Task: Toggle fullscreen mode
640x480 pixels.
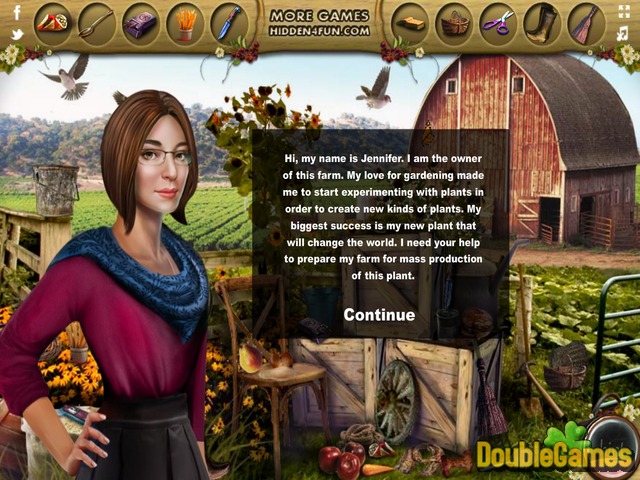Action: coord(625,13)
